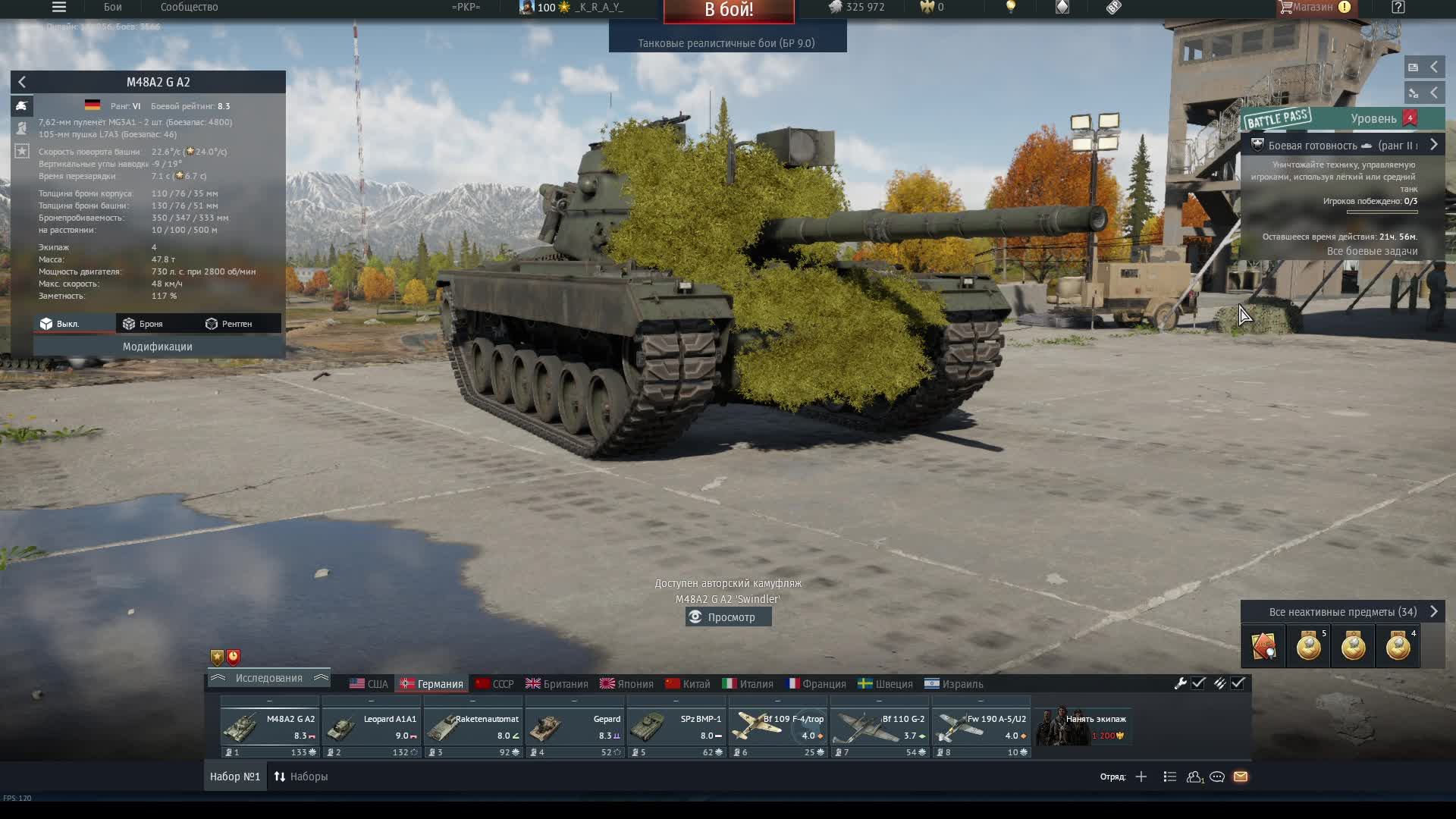Open the glowing envelope messages icon
The image size is (1456, 819).
click(1241, 777)
